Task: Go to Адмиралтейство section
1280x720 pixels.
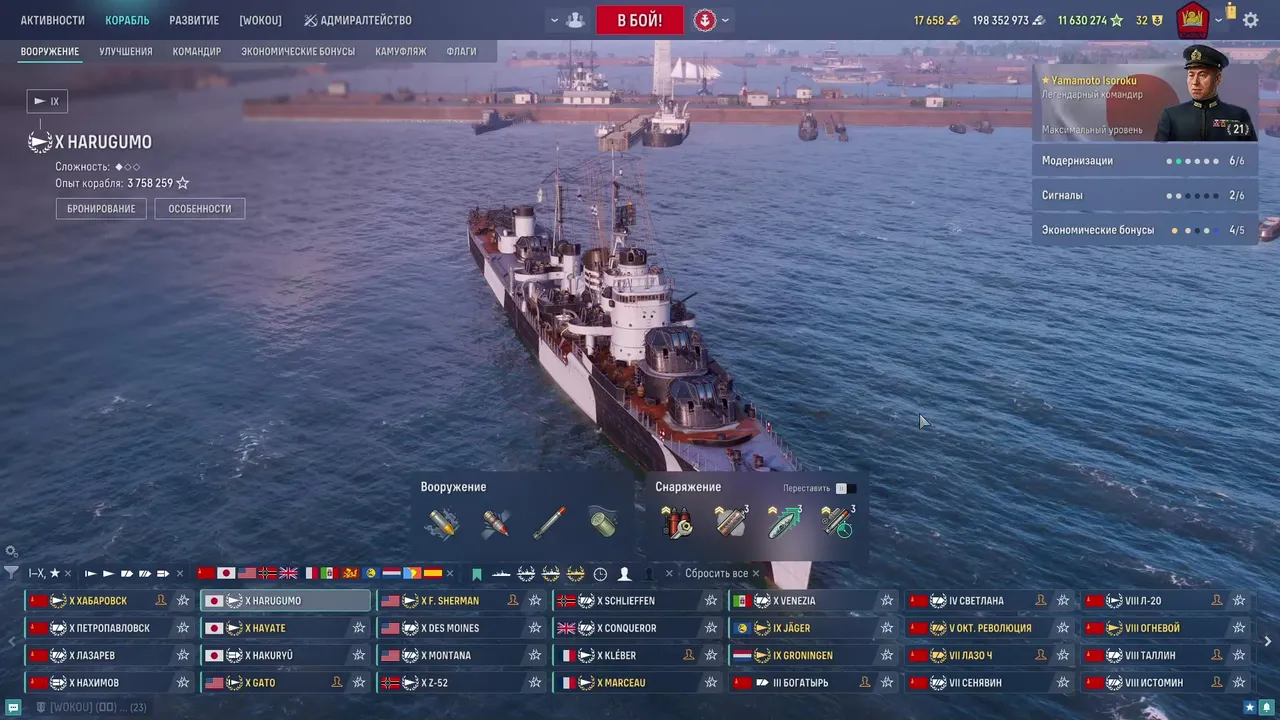Action: tap(357, 20)
